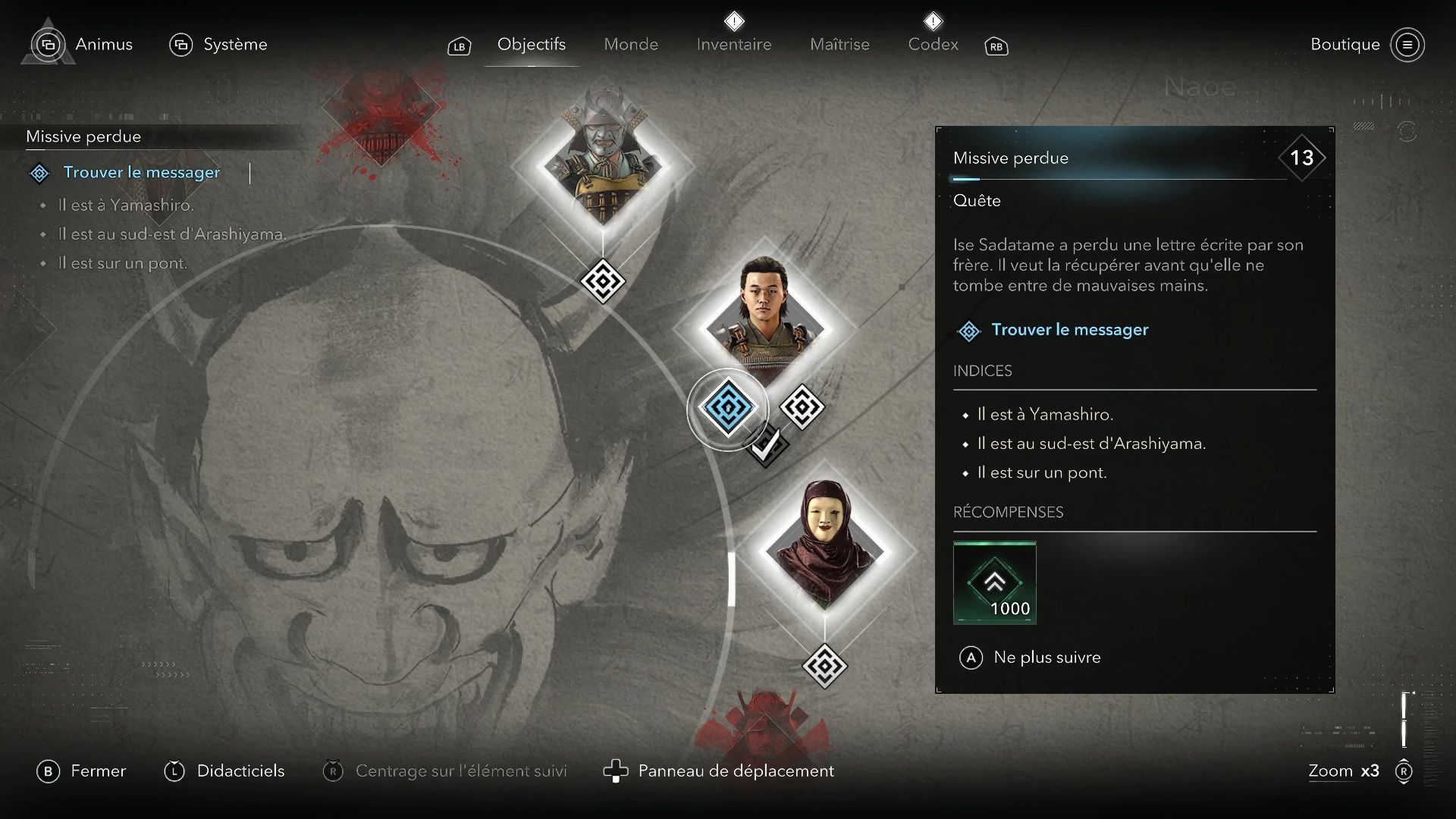Open the Monde tab
This screenshot has width=1456, height=819.
pos(631,45)
